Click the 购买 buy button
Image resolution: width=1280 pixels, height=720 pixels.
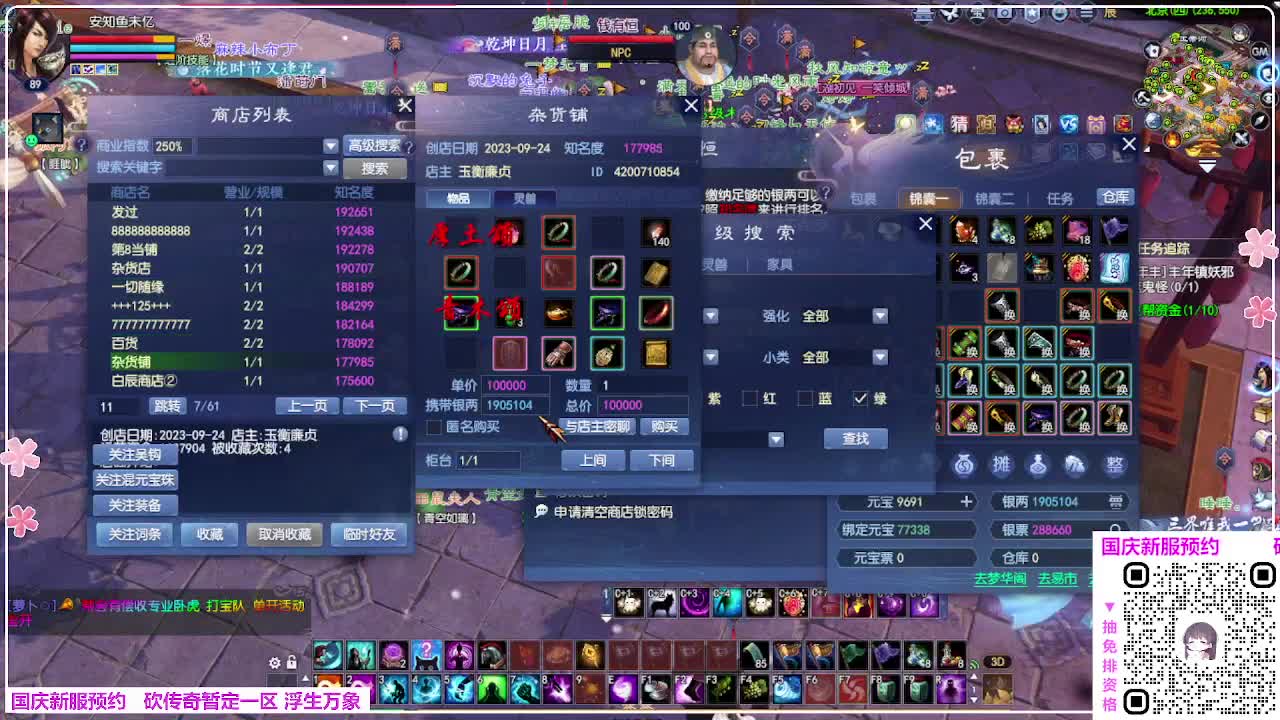(665, 425)
